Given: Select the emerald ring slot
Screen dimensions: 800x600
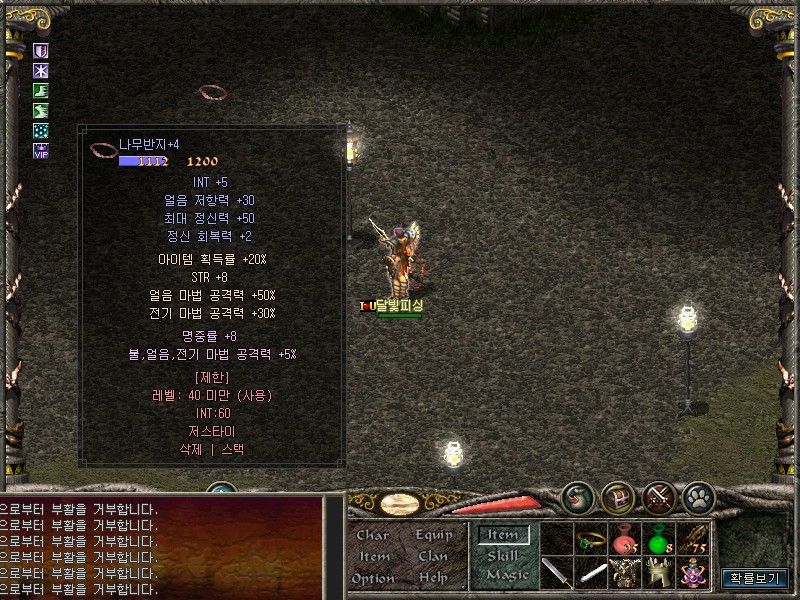Looking at the screenshot, I should pos(592,542).
